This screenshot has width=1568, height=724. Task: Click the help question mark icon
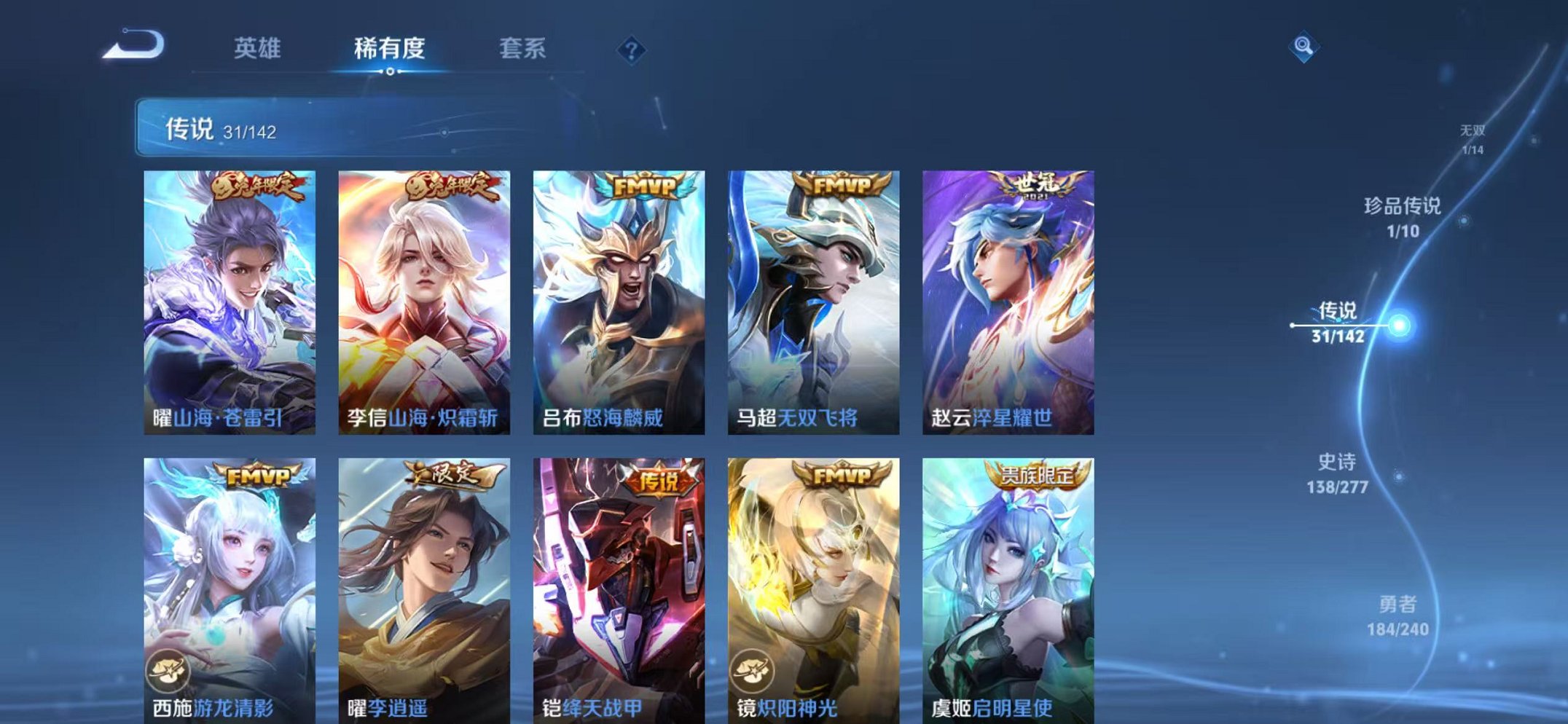coord(631,50)
